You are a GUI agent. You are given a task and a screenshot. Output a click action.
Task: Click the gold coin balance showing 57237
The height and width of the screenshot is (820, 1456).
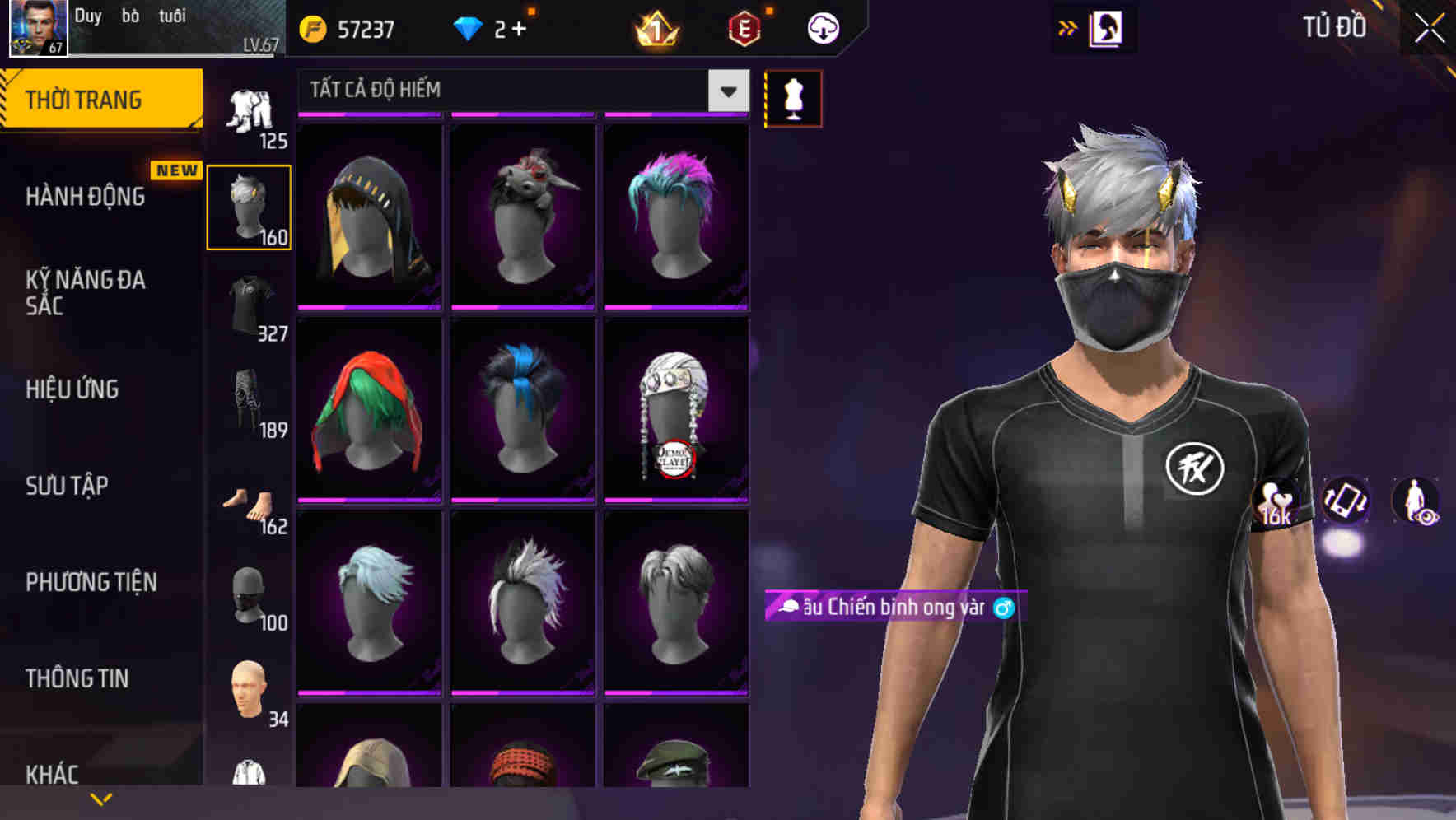(354, 27)
